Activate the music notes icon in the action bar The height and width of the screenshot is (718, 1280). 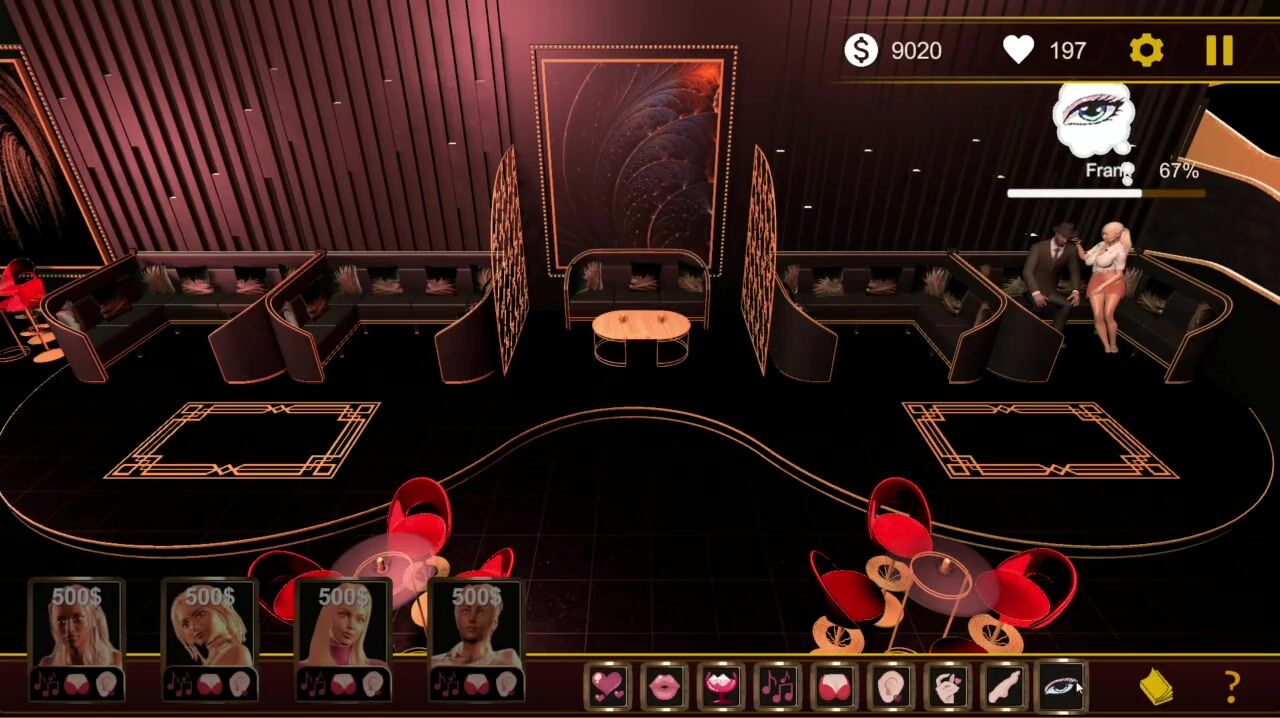pos(778,686)
